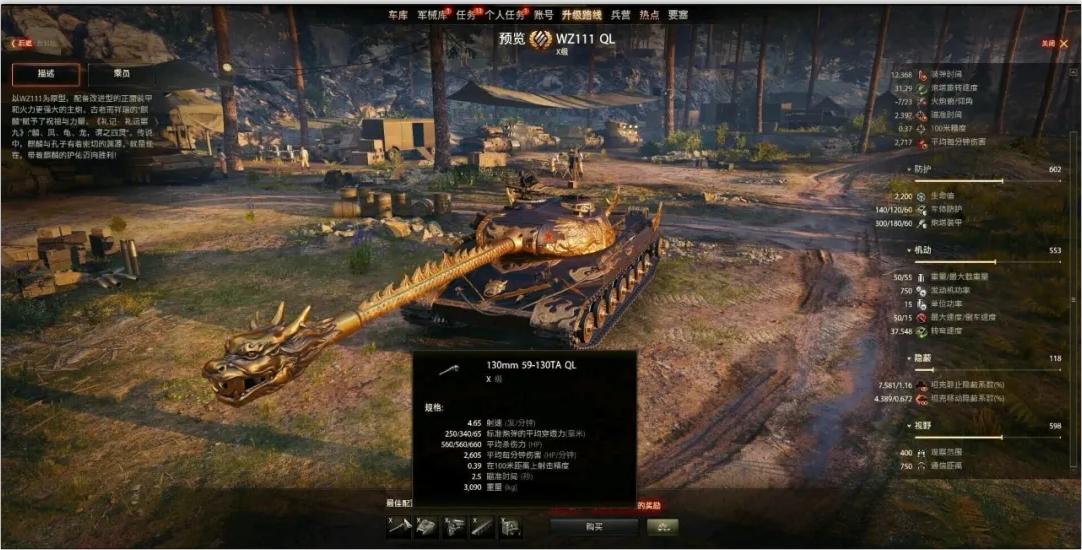Viewport: 1082px width, 550px height.
Task: Open the 热点 menu entry
Action: click(649, 15)
